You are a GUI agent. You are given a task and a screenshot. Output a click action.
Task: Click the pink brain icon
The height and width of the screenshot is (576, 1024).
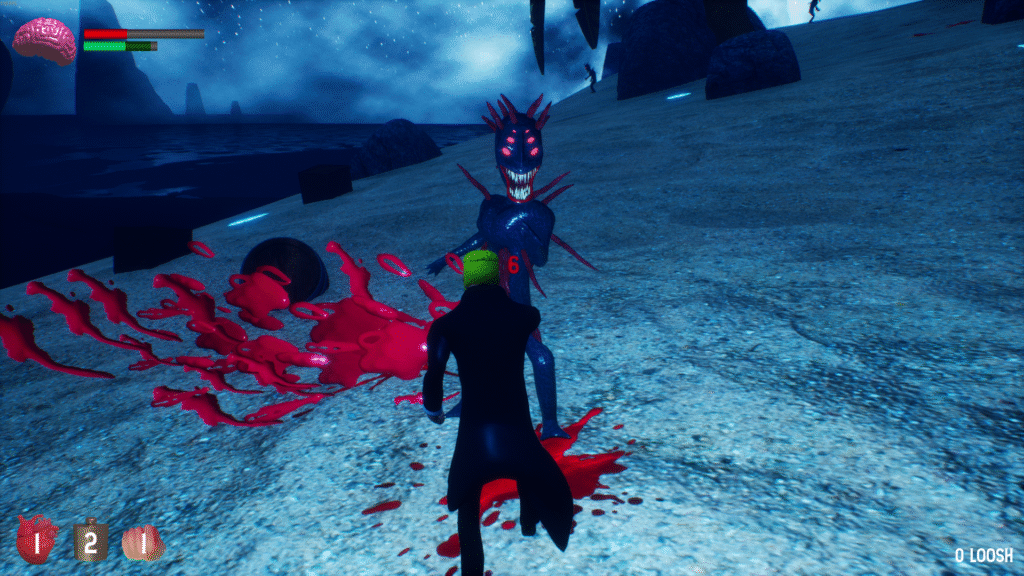tap(44, 40)
